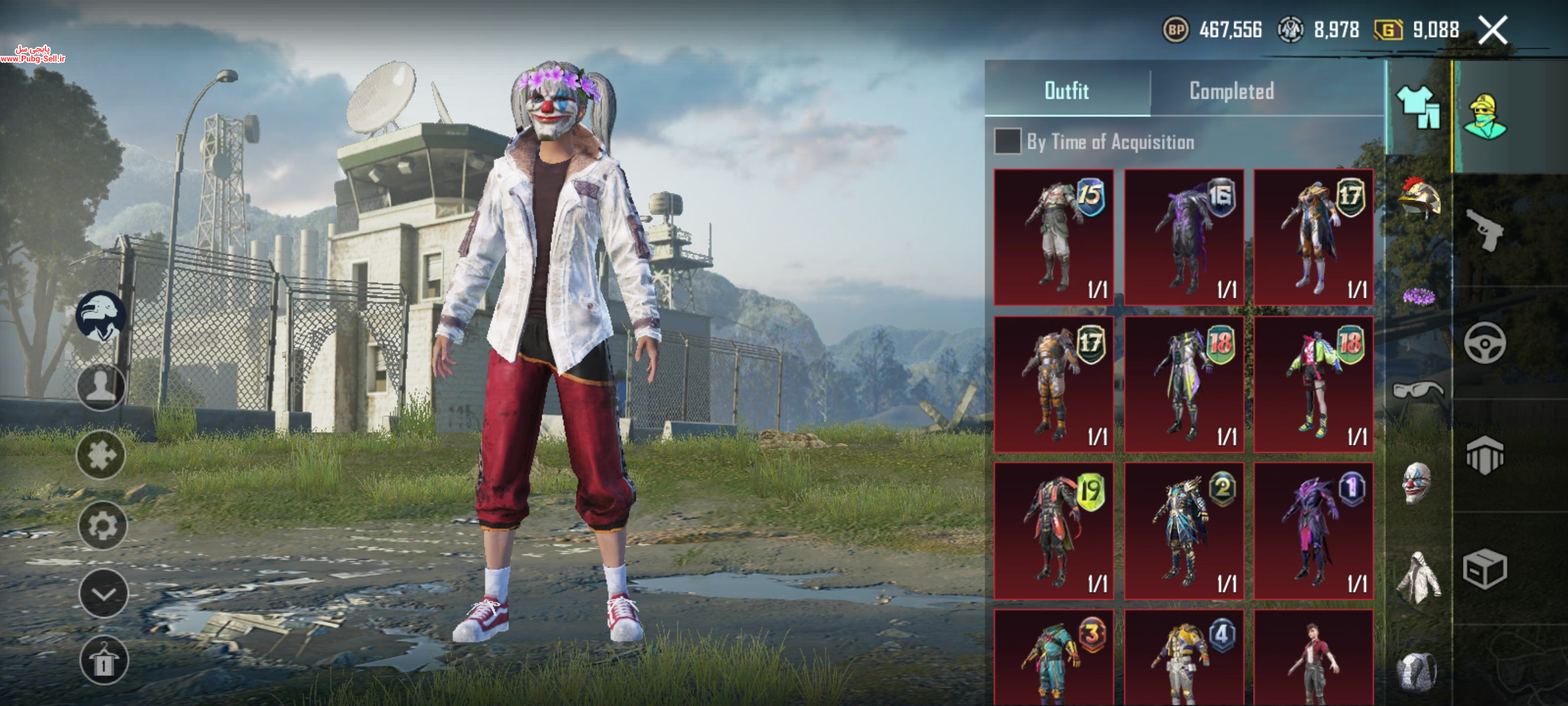This screenshot has width=1568, height=706.
Task: Open the pistol weapon skins category
Action: pos(1484,230)
